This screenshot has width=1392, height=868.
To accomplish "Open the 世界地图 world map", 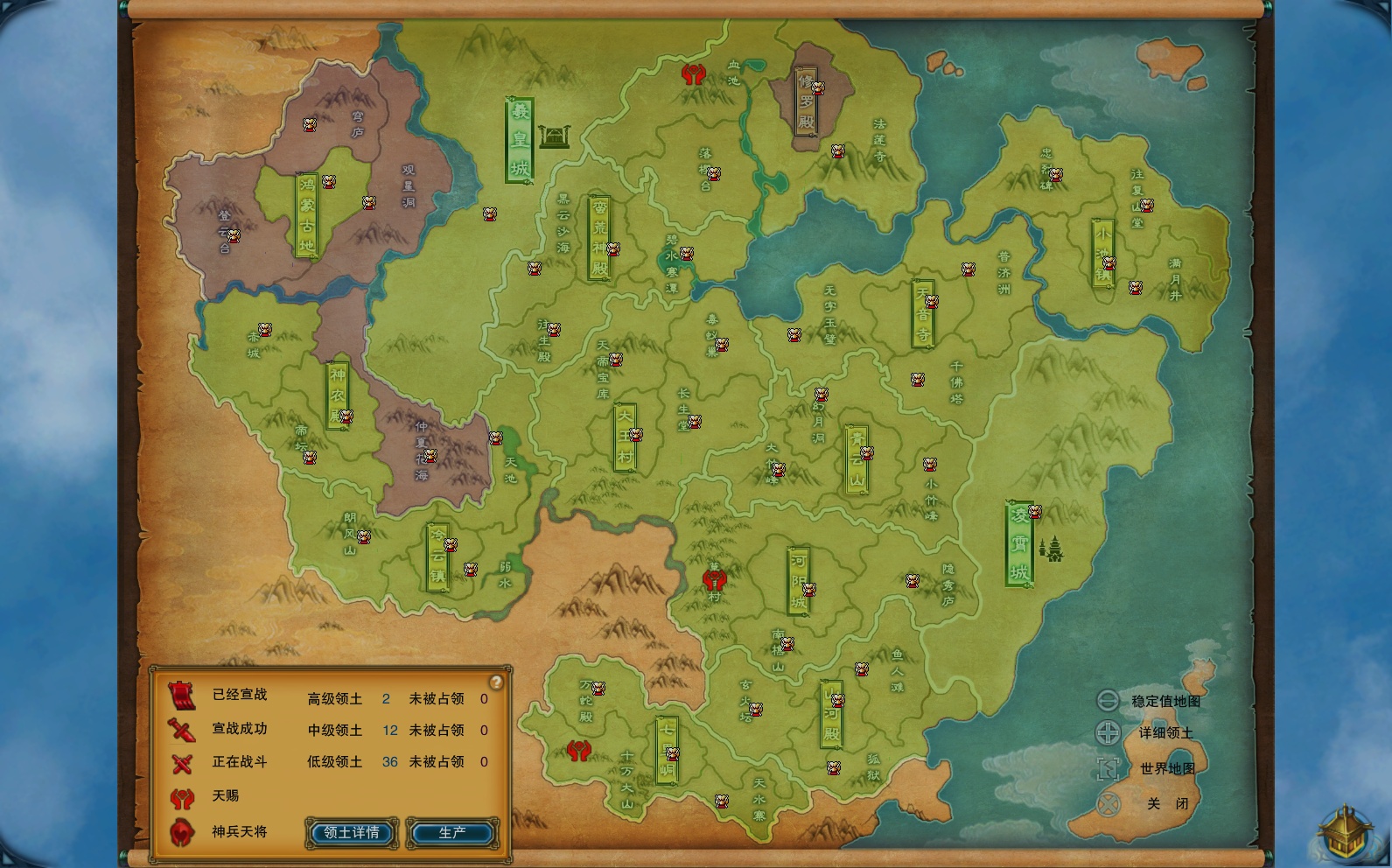I will tap(1108, 768).
